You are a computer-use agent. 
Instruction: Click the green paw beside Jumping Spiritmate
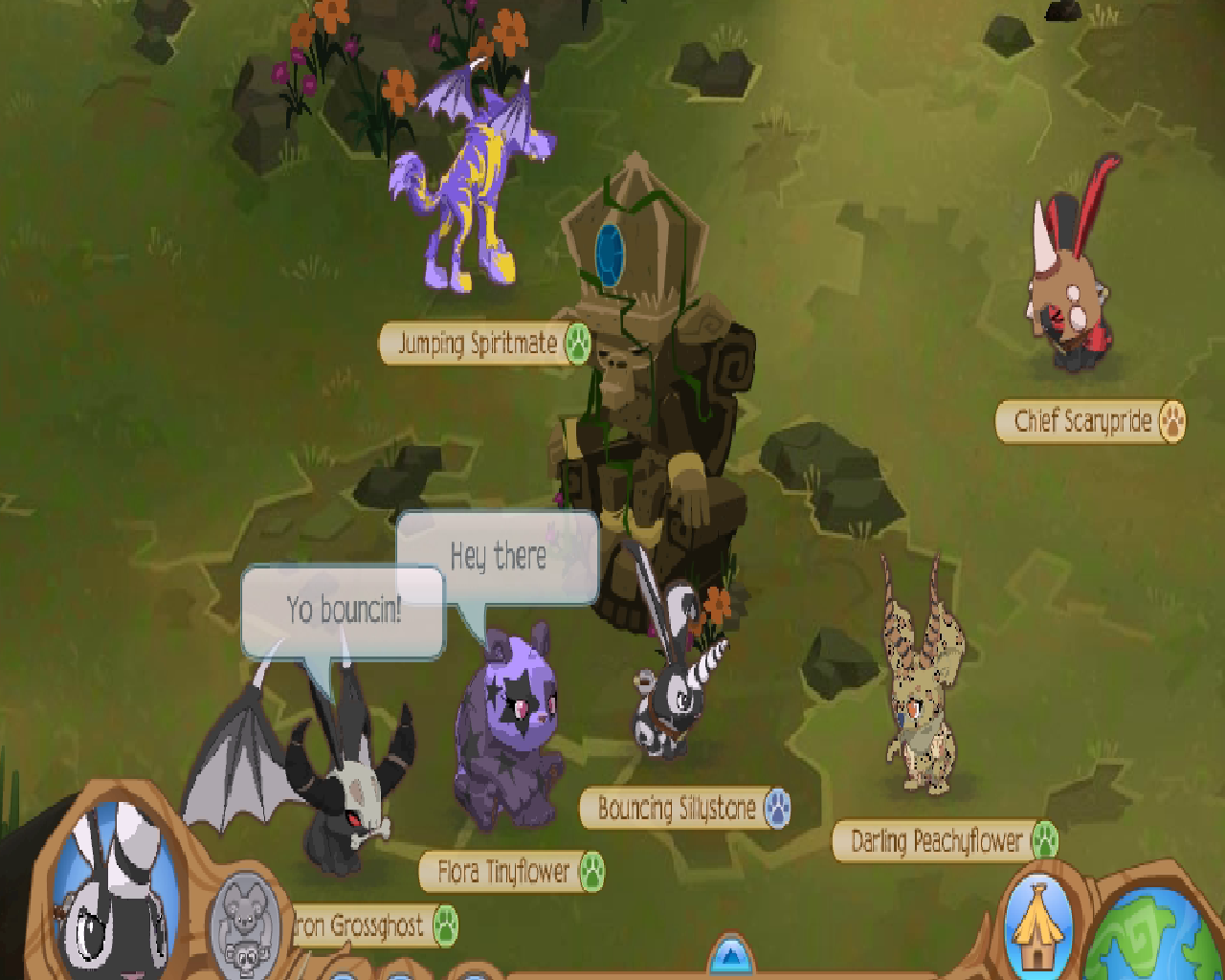click(576, 345)
